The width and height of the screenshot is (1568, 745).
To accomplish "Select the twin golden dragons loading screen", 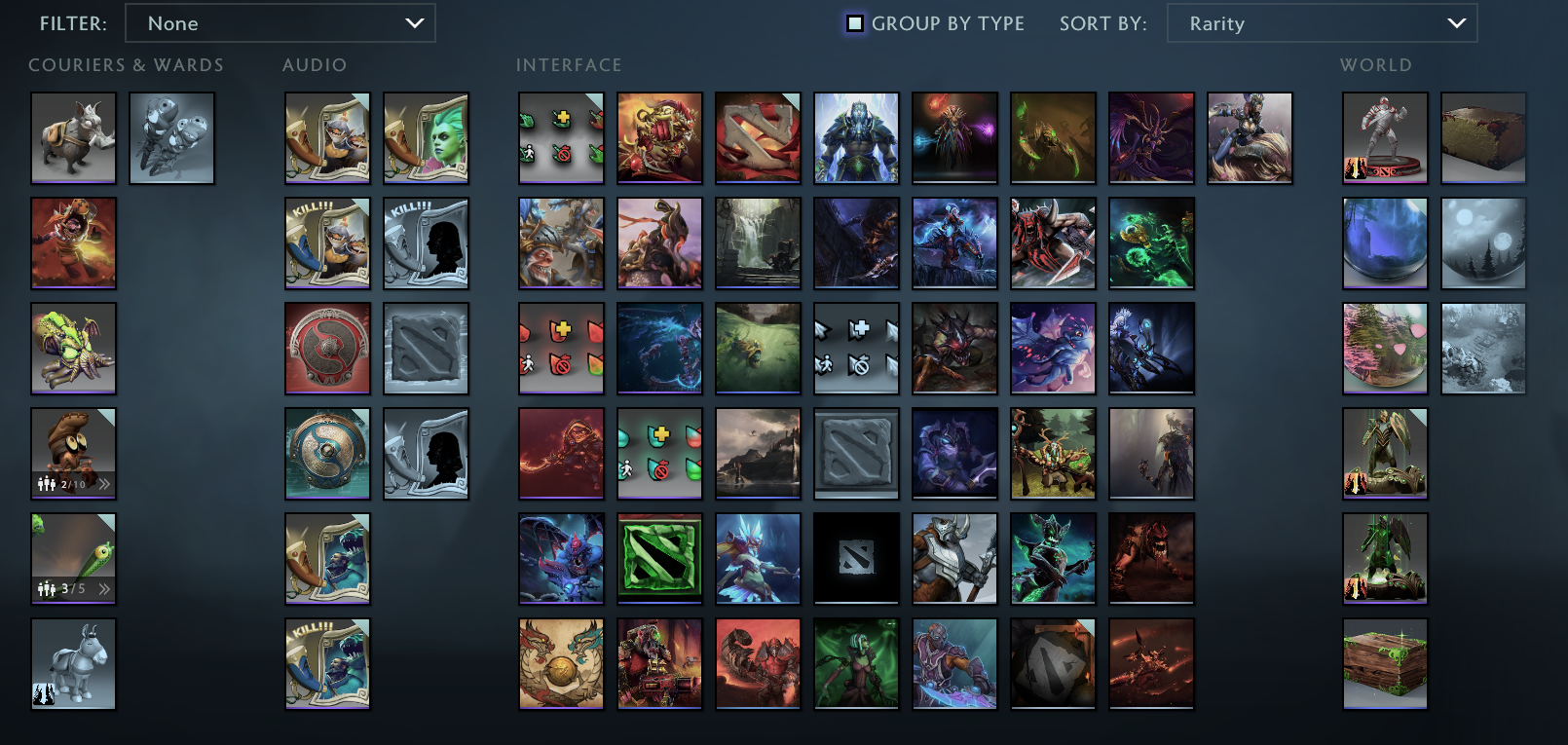I will pyautogui.click(x=561, y=664).
